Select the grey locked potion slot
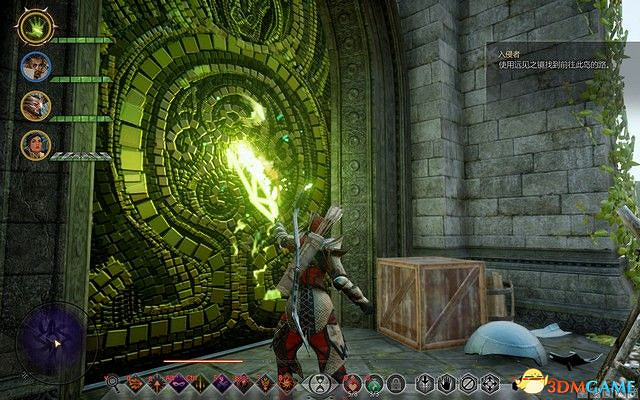This screenshot has height=400, width=640. (395, 383)
